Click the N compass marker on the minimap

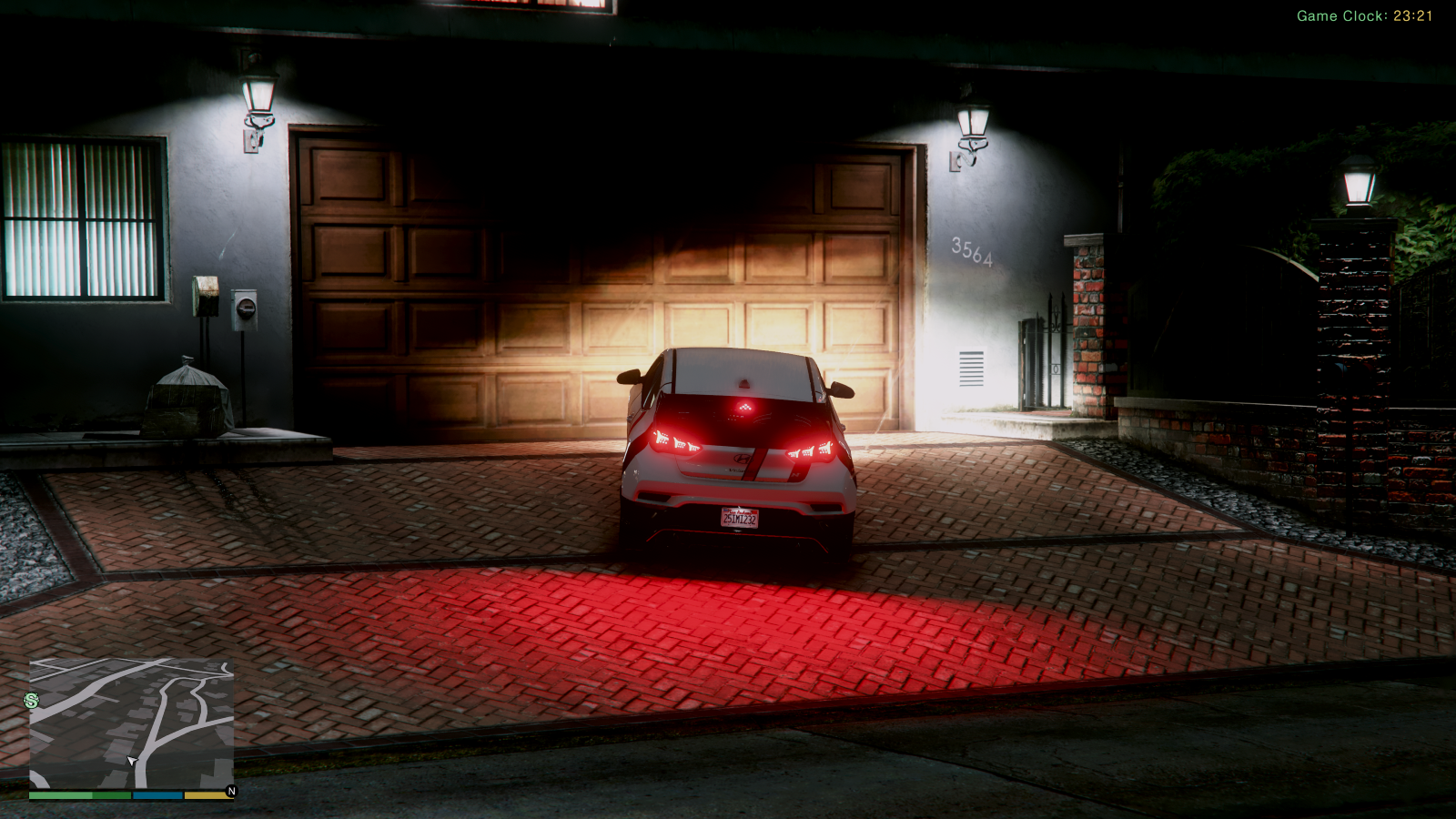pyautogui.click(x=232, y=791)
